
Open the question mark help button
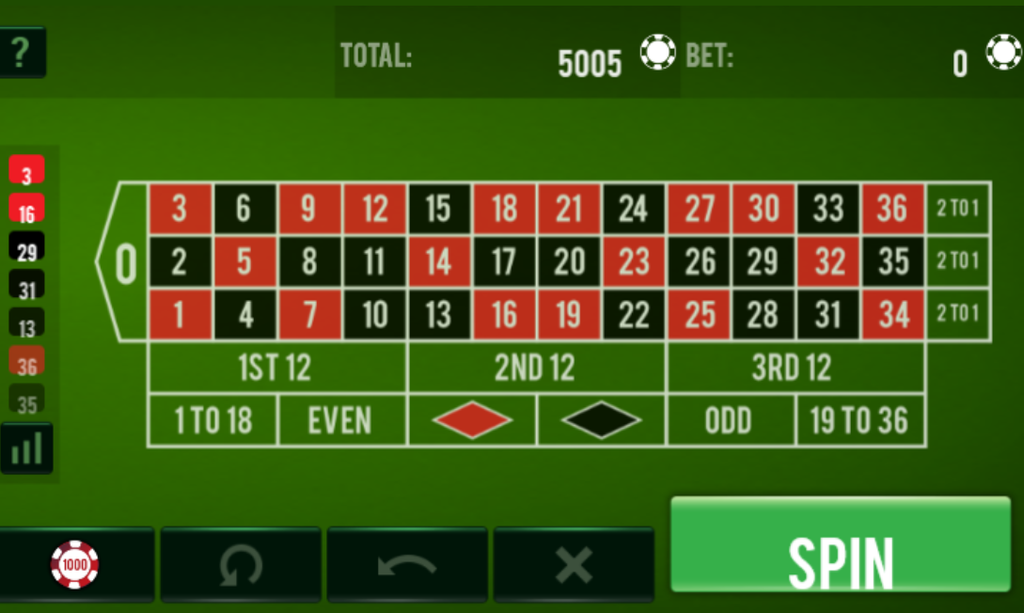(21, 52)
